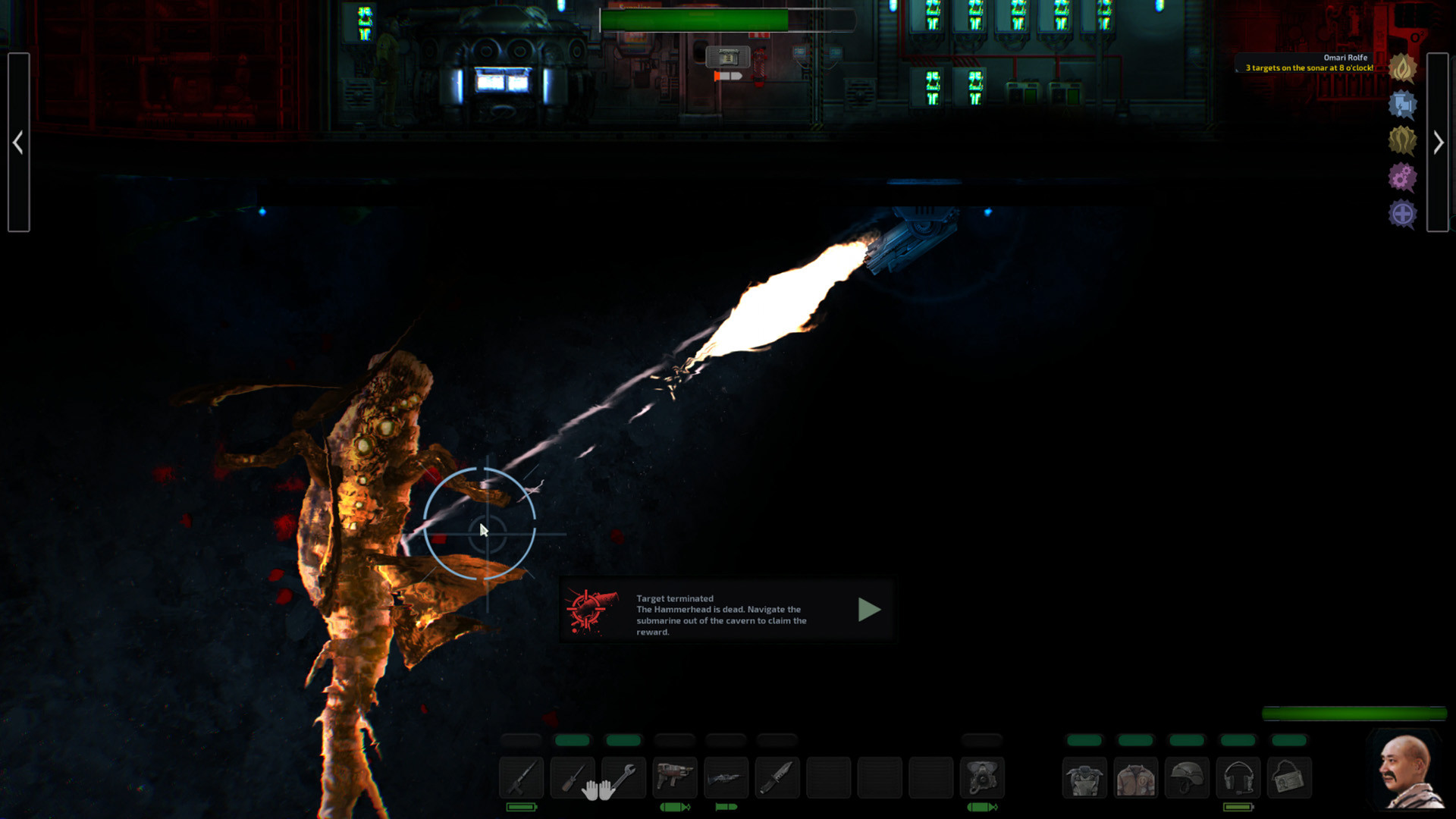1456x819 pixels.
Task: Expand the right side panel arrow
Action: coord(1438,143)
